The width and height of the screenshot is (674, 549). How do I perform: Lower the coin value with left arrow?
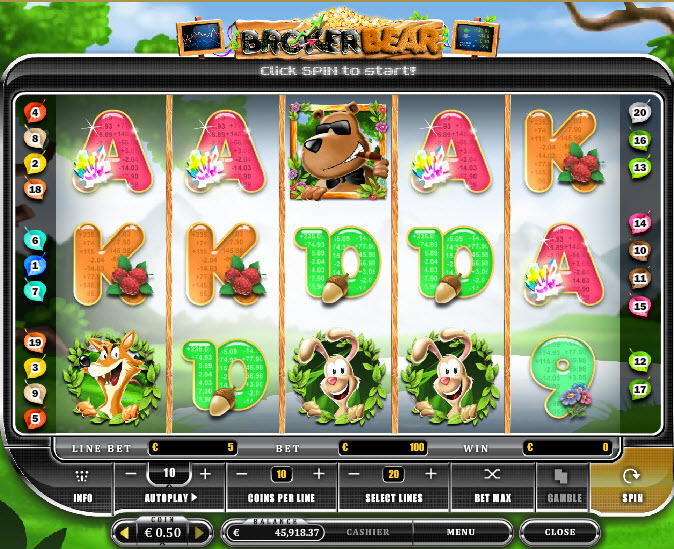[126, 533]
